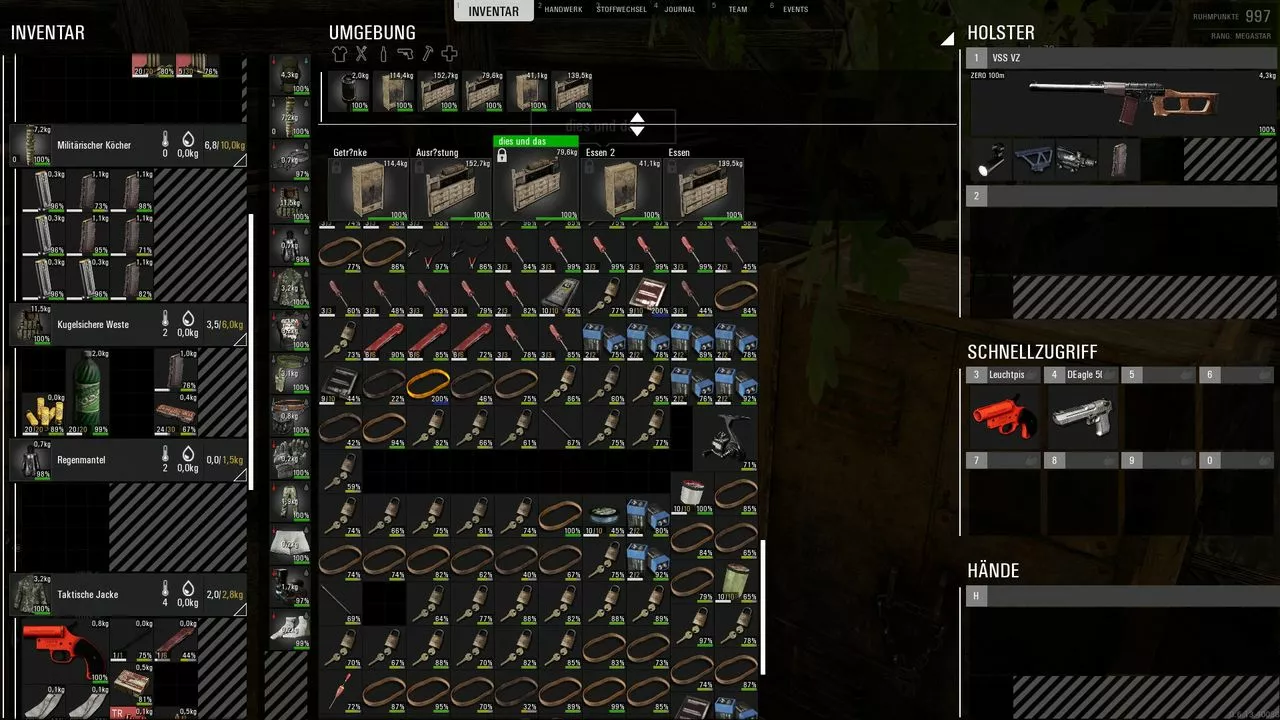Screen dimensions: 1280x720
Task: Select the Militärischer Köcher container header
Action: point(128,146)
